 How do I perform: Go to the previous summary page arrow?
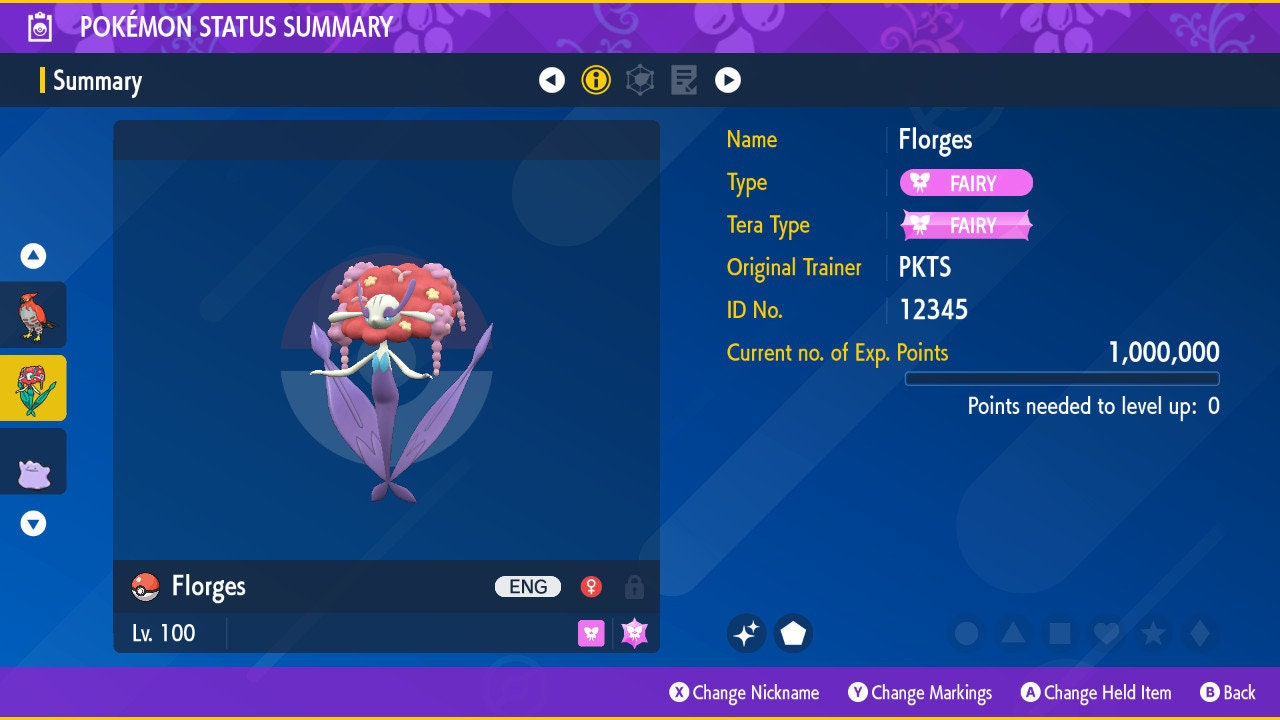coord(552,80)
